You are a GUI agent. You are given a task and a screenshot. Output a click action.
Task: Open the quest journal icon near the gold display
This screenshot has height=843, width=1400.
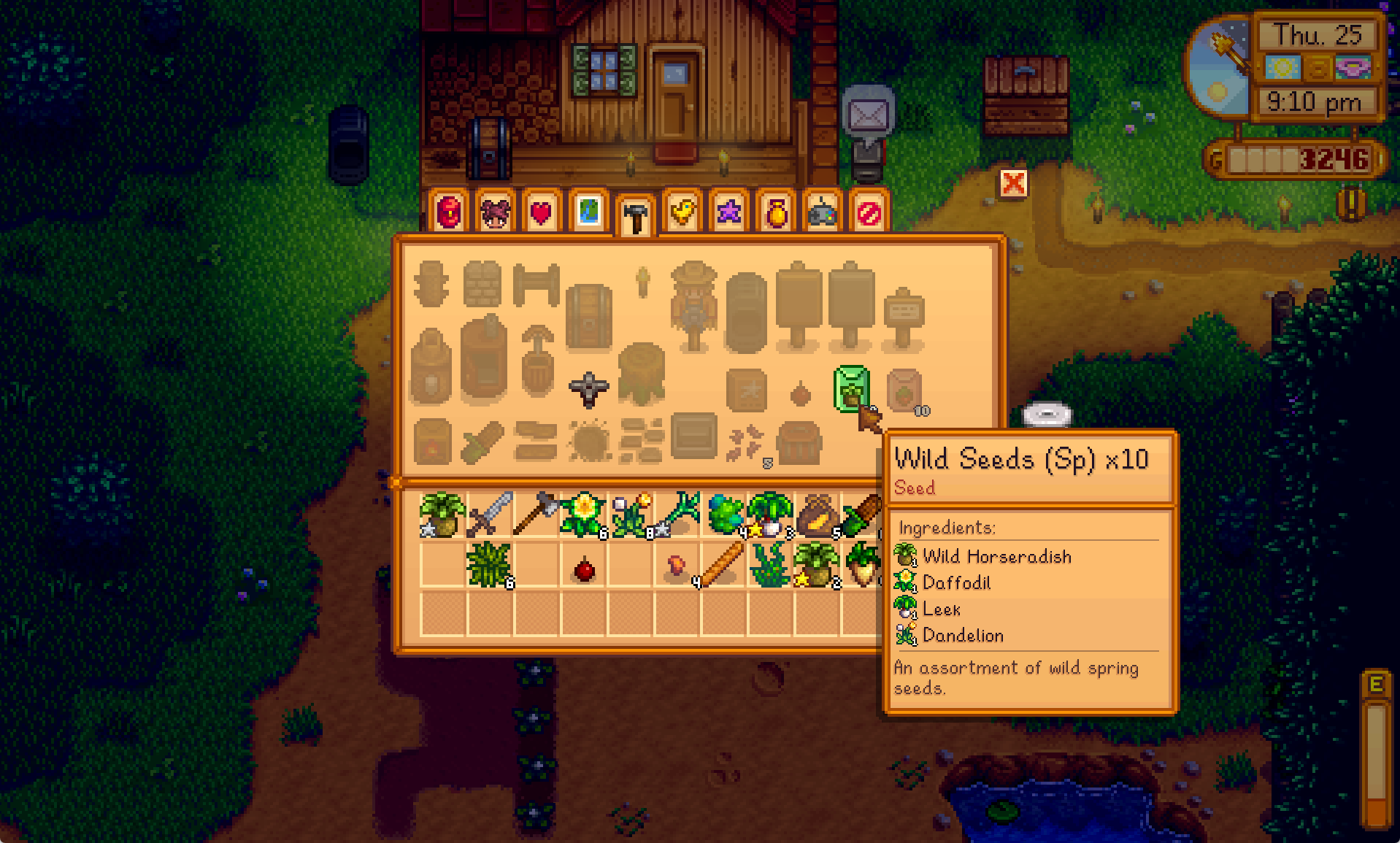1353,204
